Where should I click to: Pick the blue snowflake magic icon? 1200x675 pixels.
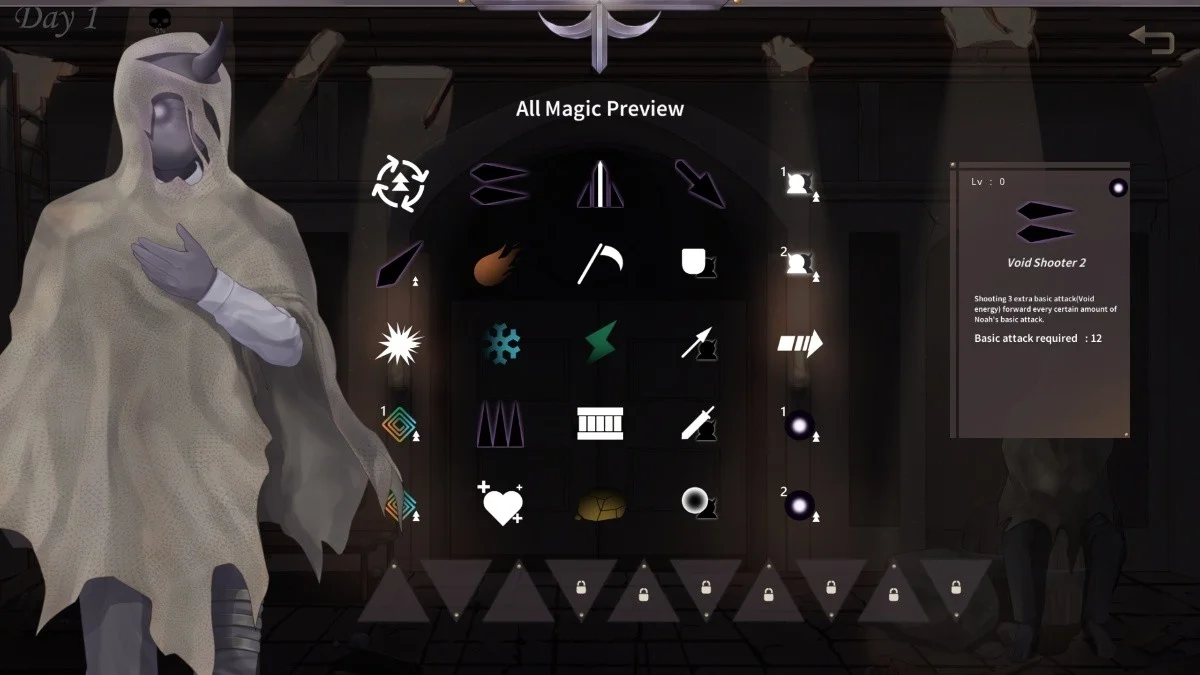(502, 344)
